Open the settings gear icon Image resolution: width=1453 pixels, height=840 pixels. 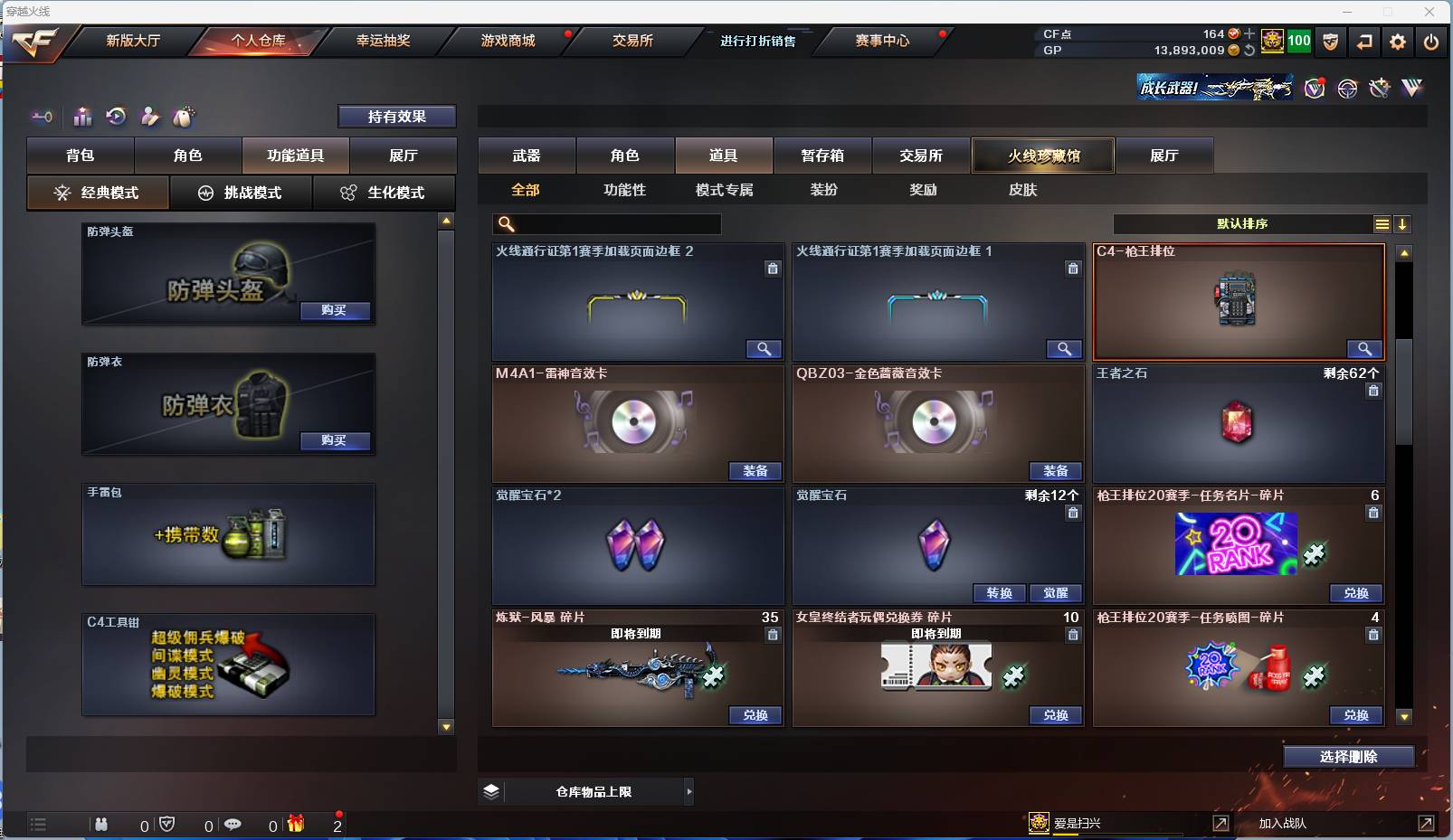point(1397,42)
